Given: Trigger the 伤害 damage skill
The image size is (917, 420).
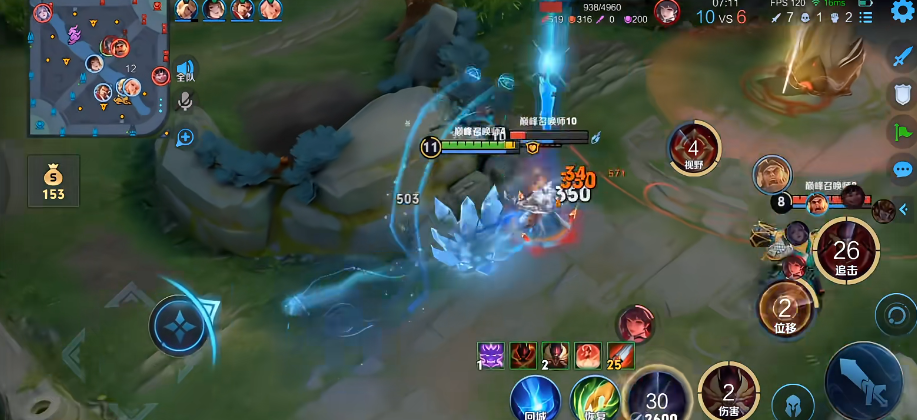Looking at the screenshot, I should tap(729, 393).
